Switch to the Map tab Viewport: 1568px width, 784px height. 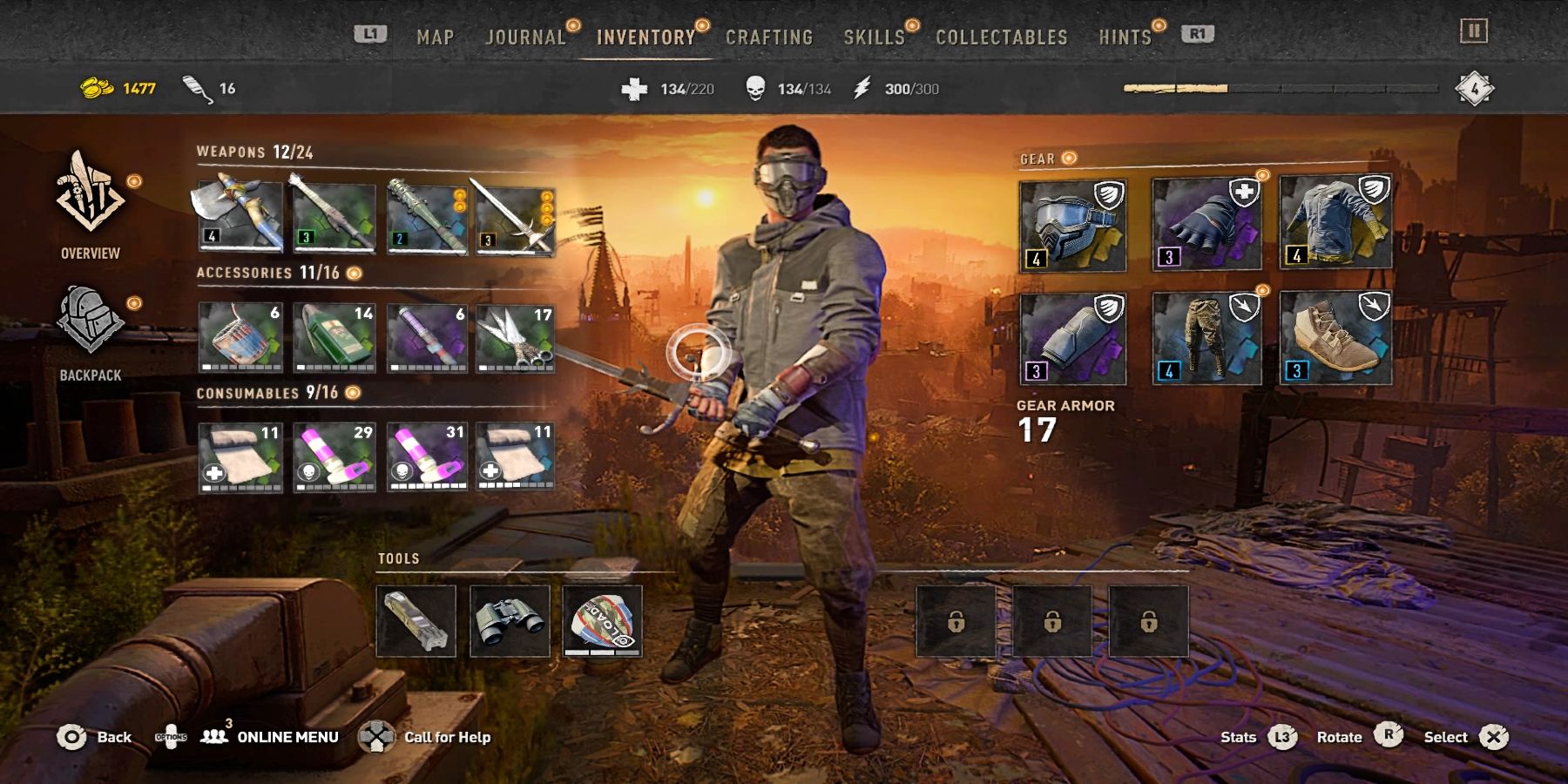435,37
